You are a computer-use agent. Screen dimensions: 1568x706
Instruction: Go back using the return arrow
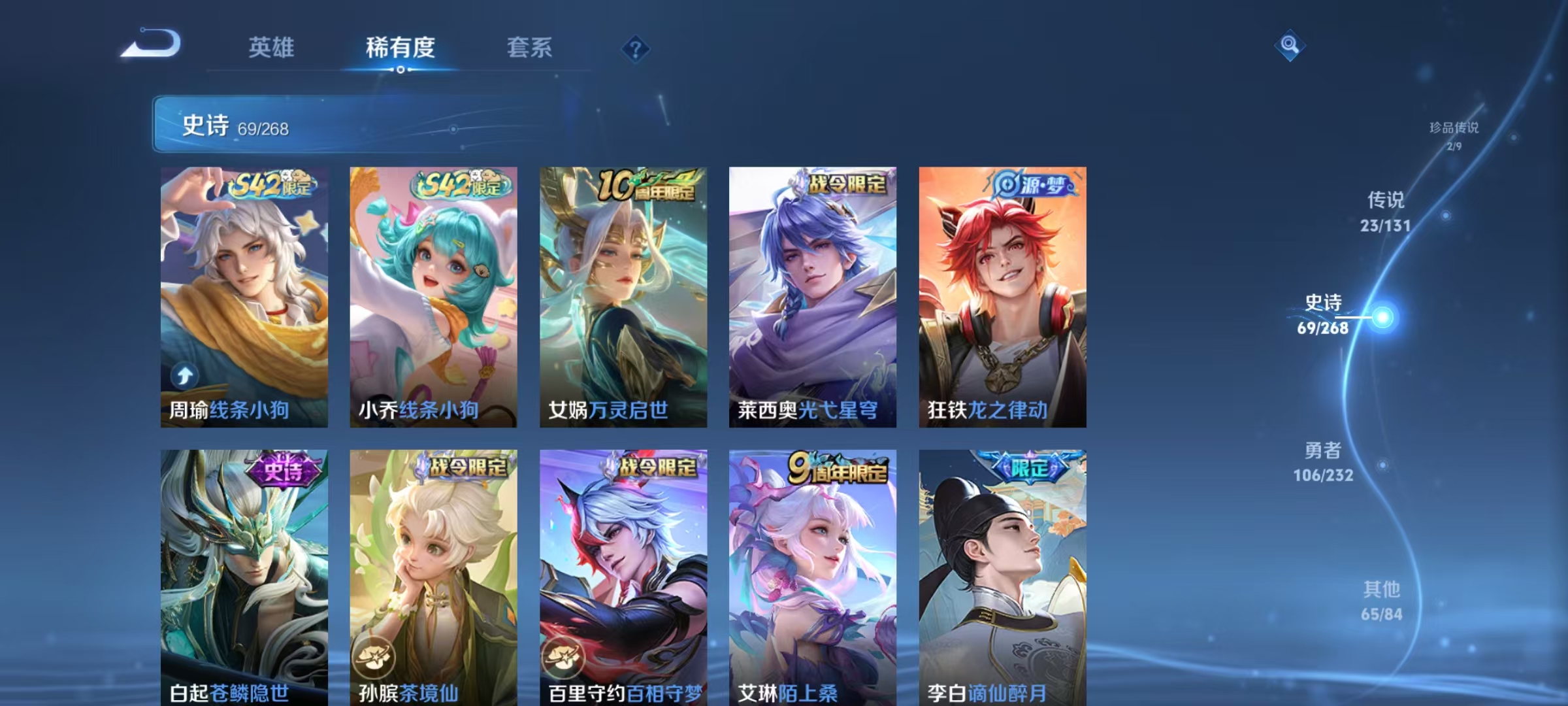(152, 44)
